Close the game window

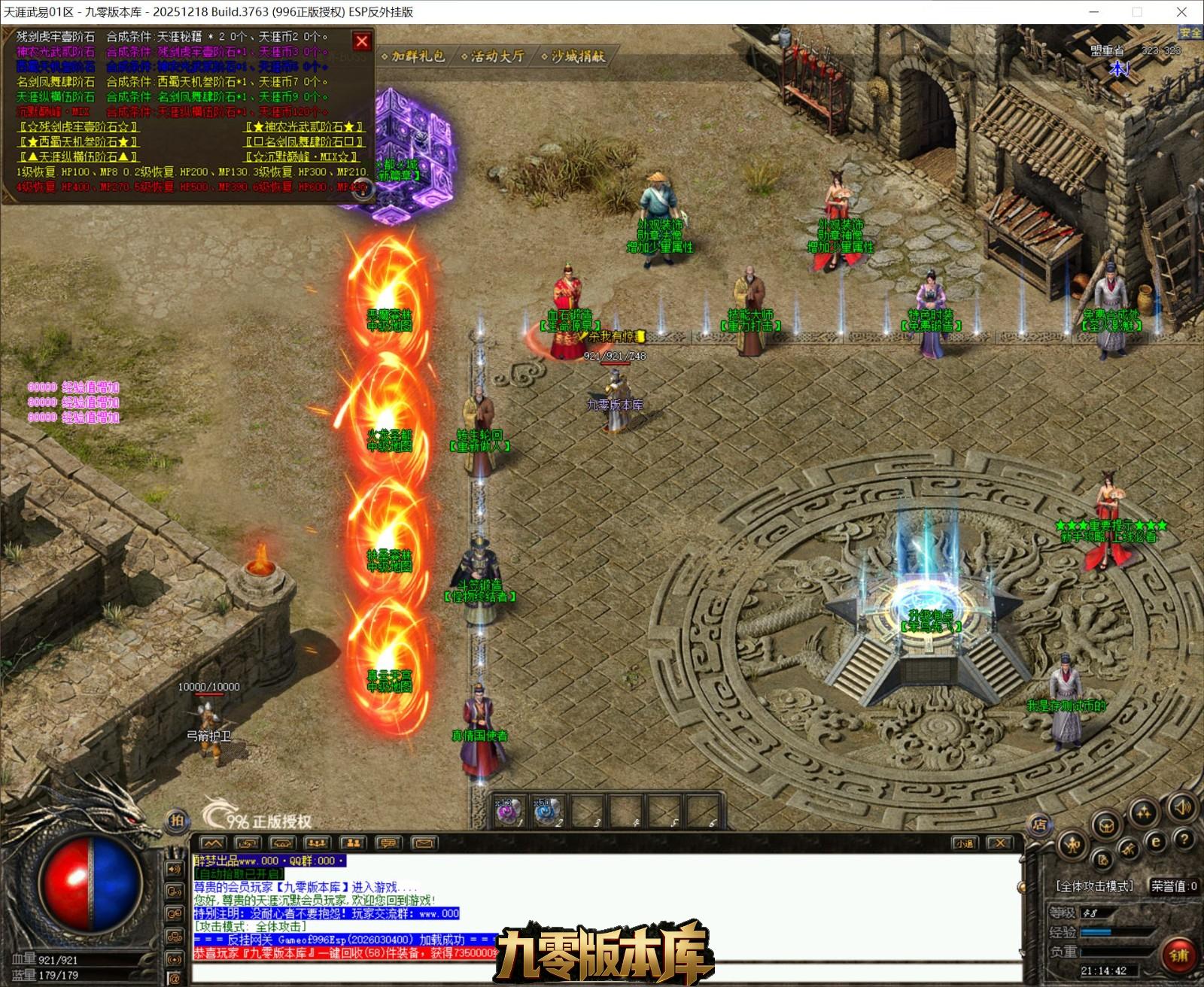point(1181,12)
